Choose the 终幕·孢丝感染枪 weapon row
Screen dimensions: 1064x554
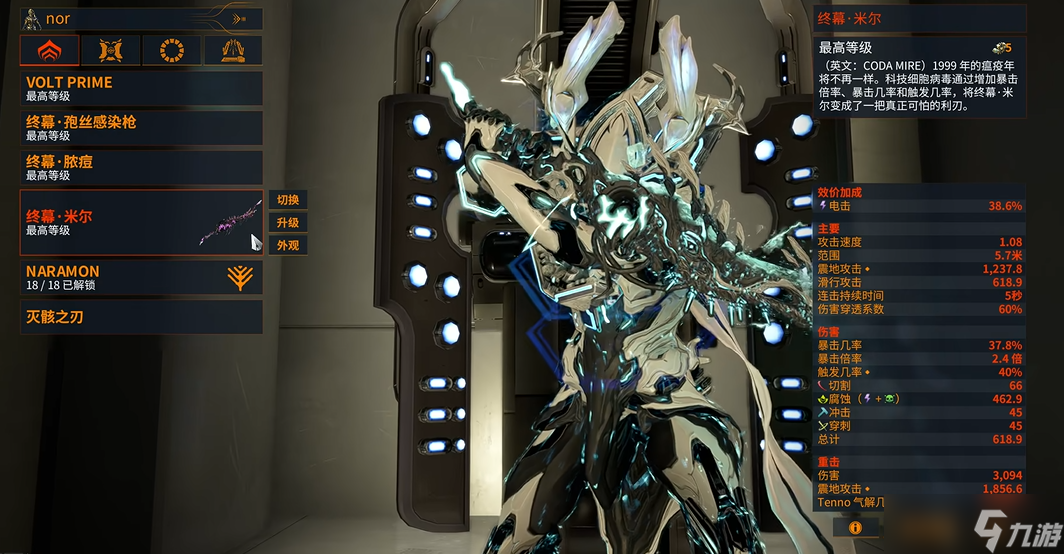[141, 128]
